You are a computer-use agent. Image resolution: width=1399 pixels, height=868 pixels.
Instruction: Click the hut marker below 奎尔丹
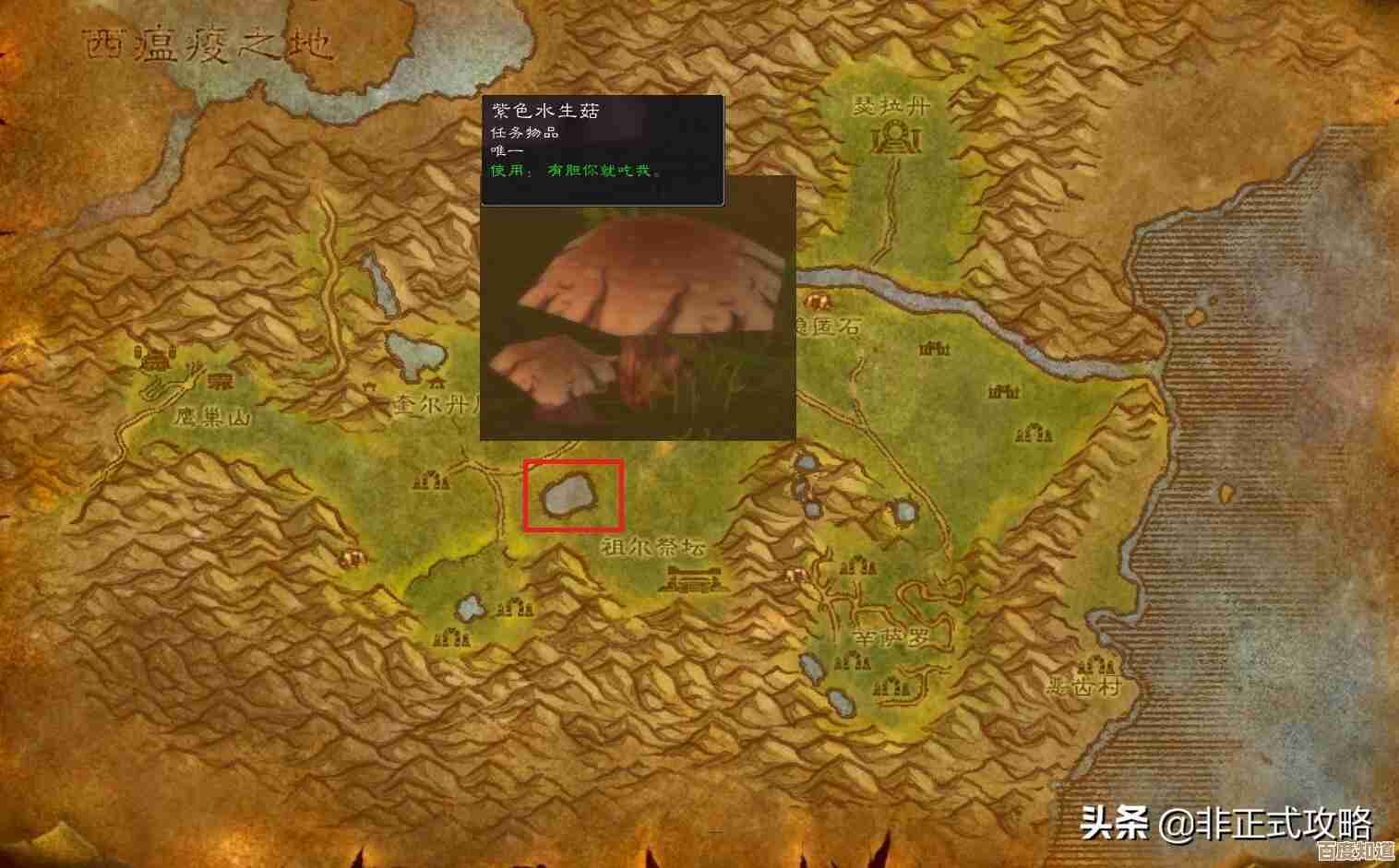tap(431, 482)
